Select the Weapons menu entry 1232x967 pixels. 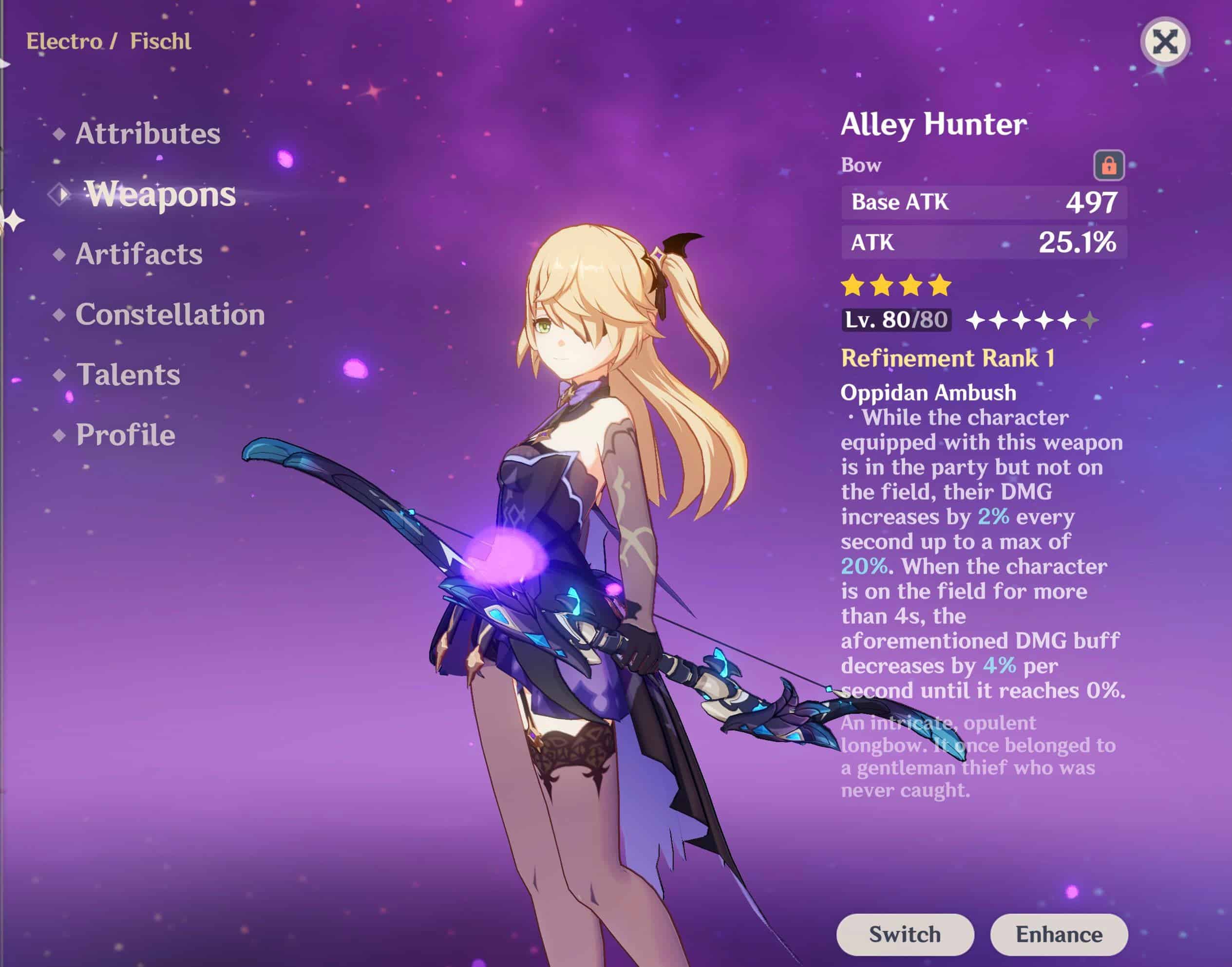pos(161,194)
